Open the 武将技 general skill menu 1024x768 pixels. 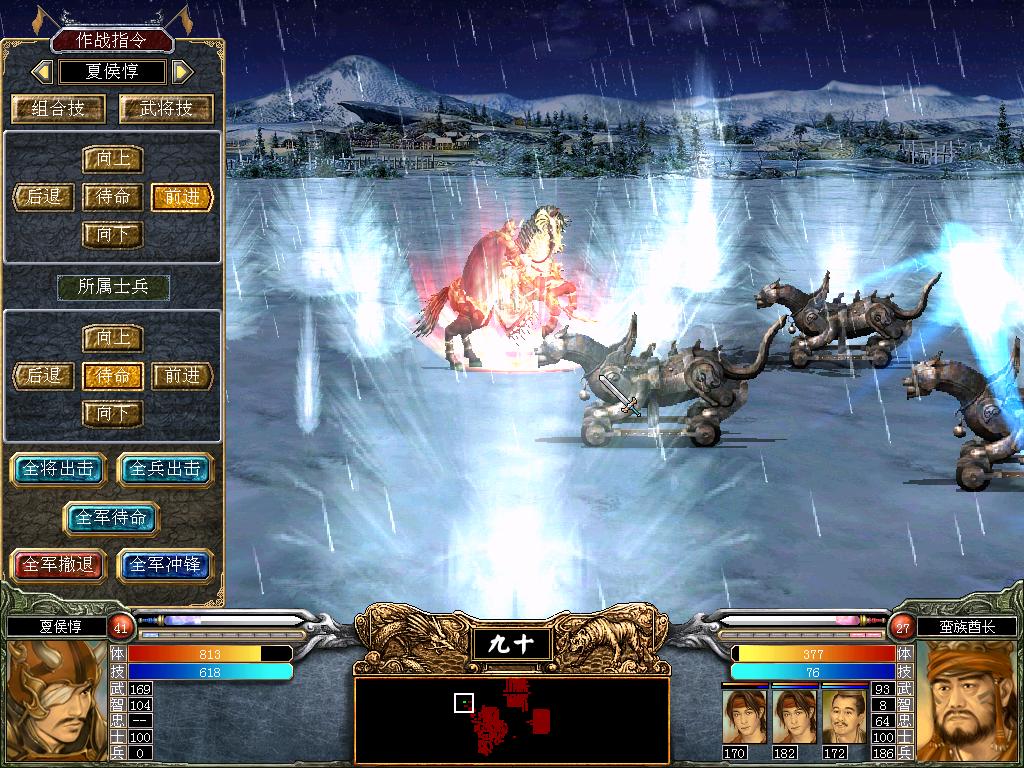[x=164, y=109]
